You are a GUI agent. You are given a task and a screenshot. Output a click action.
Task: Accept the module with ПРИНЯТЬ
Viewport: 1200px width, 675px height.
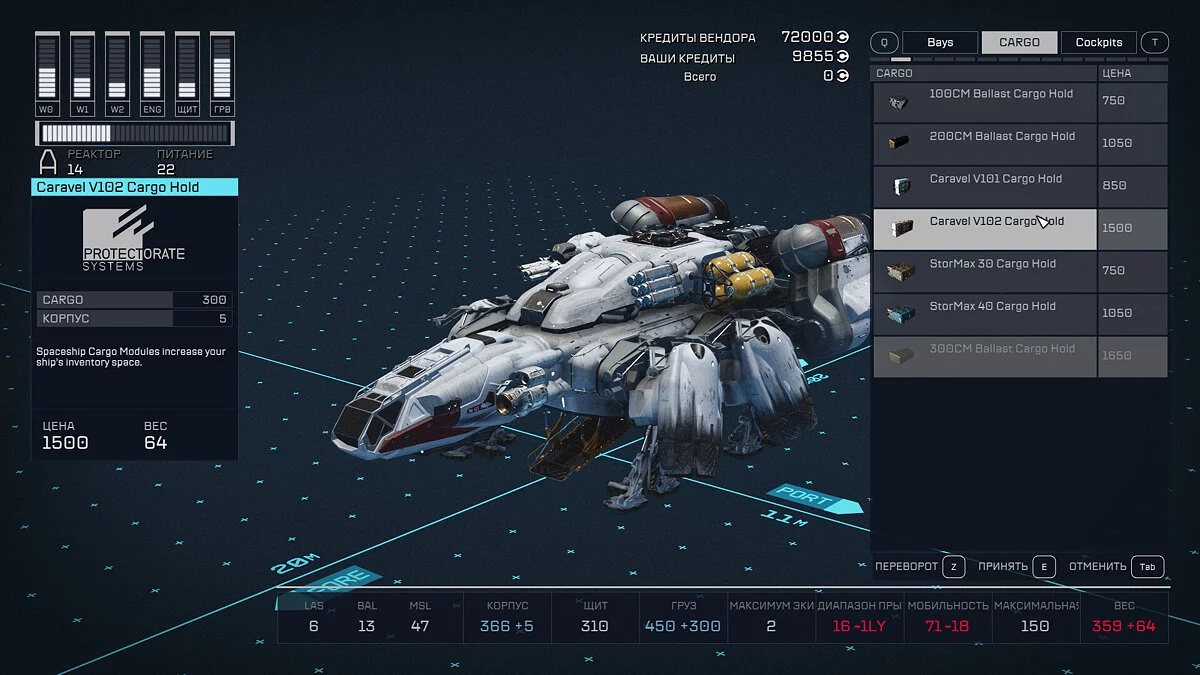pyautogui.click(x=1016, y=567)
